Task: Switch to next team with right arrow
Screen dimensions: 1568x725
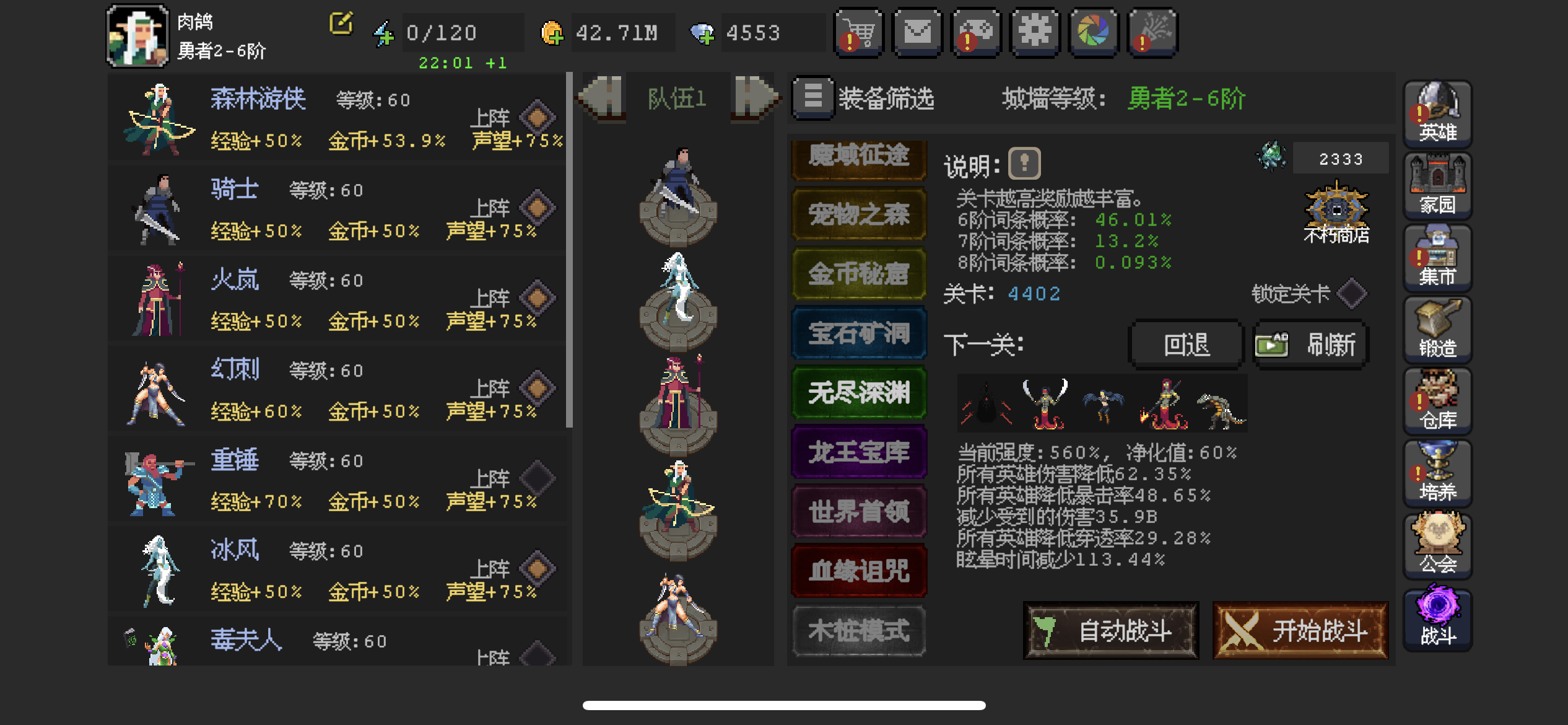Action: tap(754, 97)
